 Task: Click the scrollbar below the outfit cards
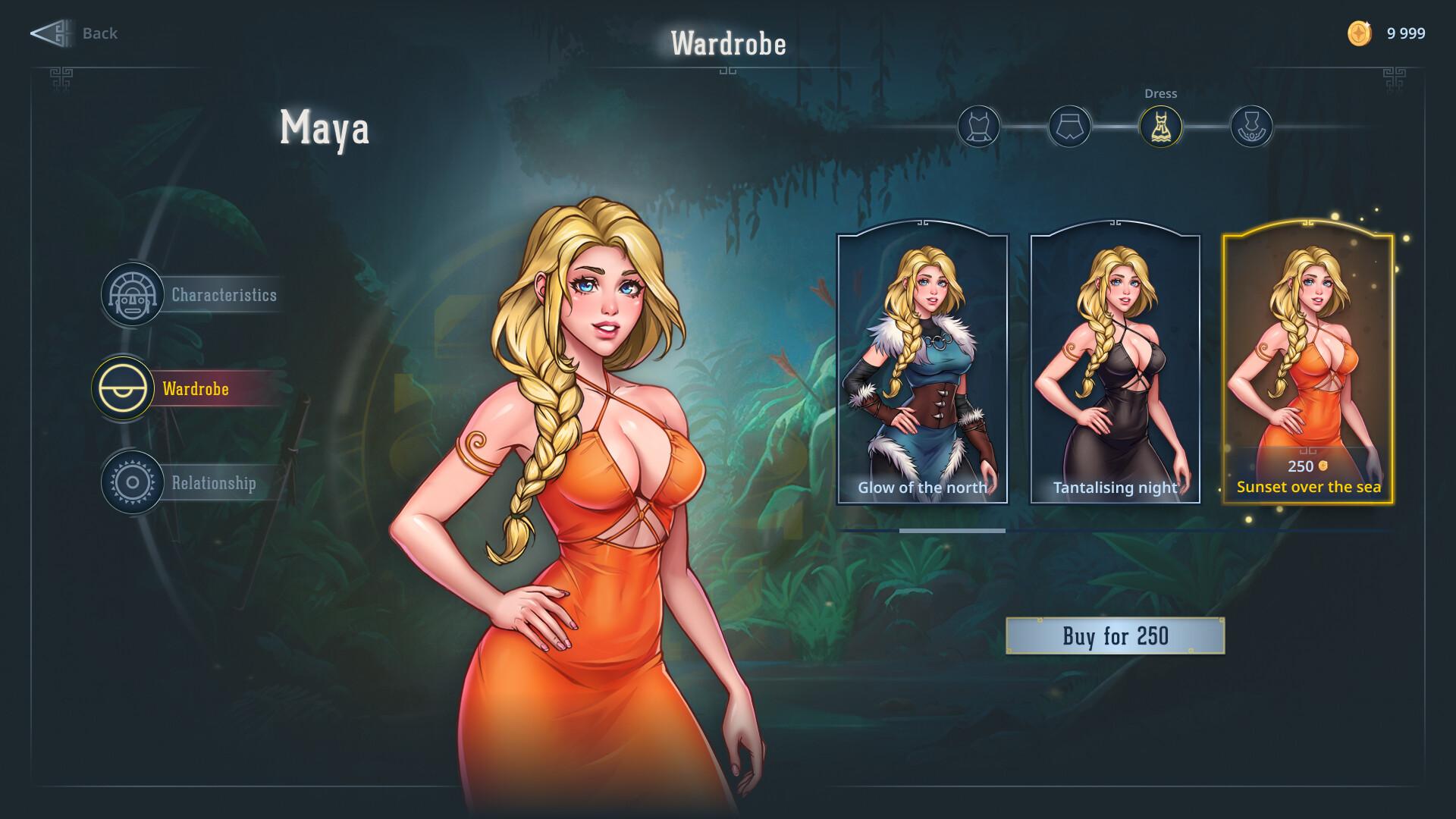[952, 532]
